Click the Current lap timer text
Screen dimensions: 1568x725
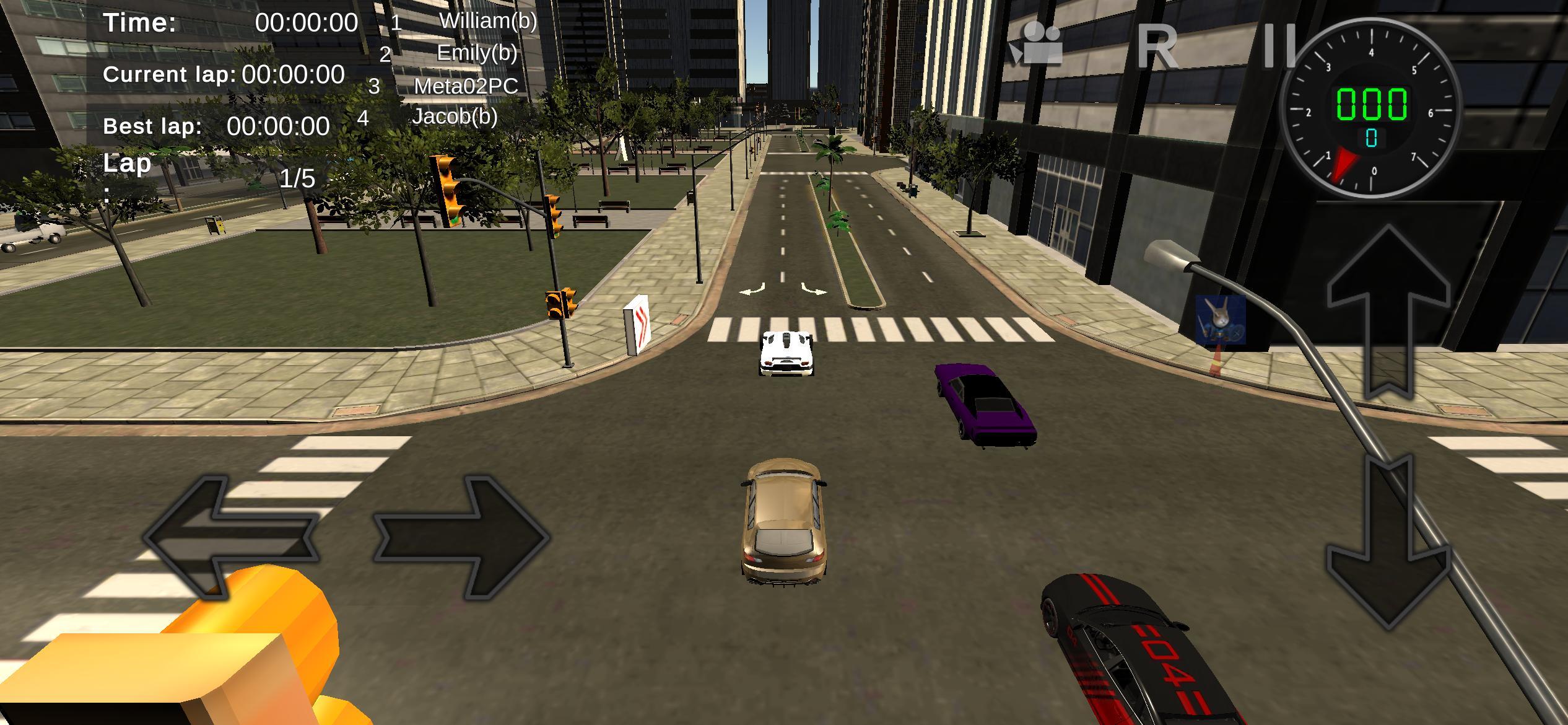coord(224,74)
